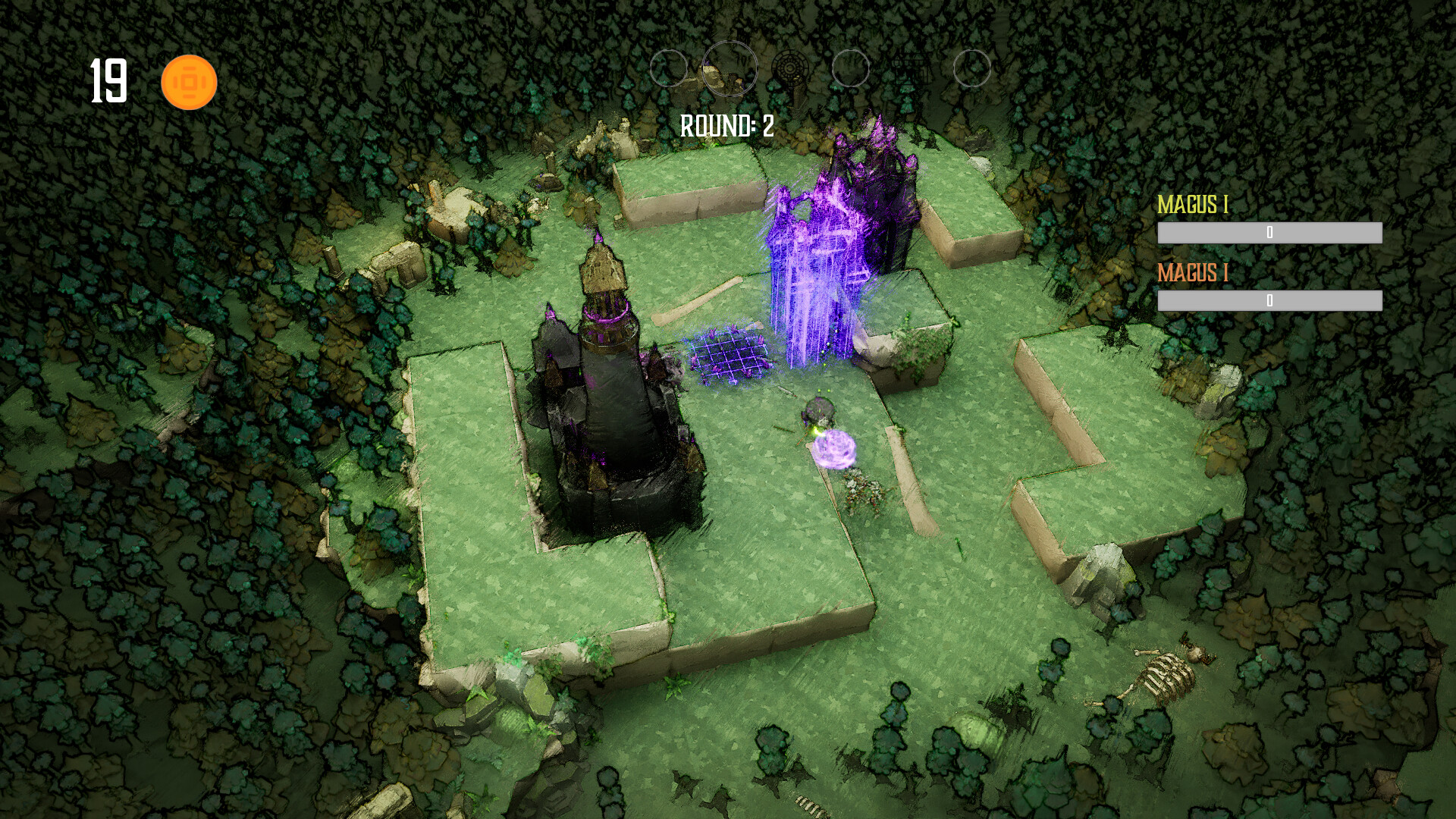Activate the circular mandala spell icon
The image size is (1456, 819).
coord(791,68)
